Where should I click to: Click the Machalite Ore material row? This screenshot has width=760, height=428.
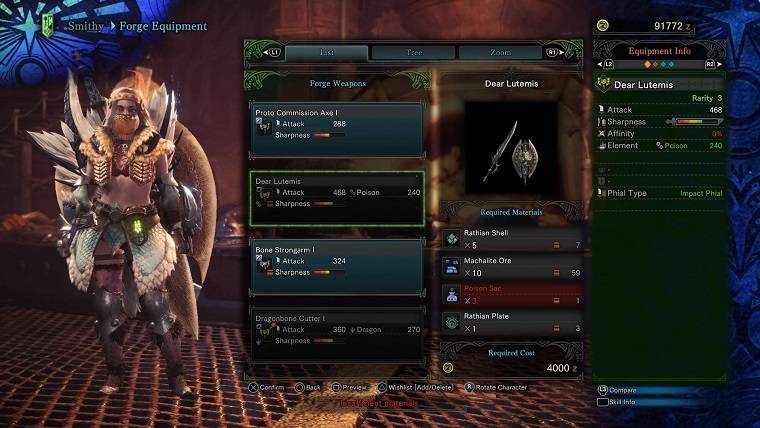[x=512, y=266]
